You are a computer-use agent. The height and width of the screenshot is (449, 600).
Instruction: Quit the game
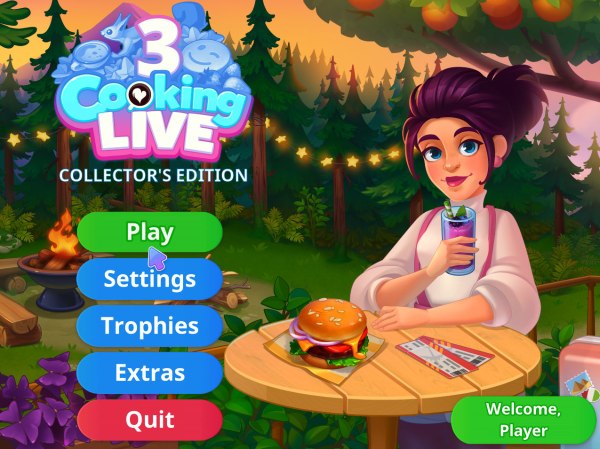pyautogui.click(x=150, y=420)
